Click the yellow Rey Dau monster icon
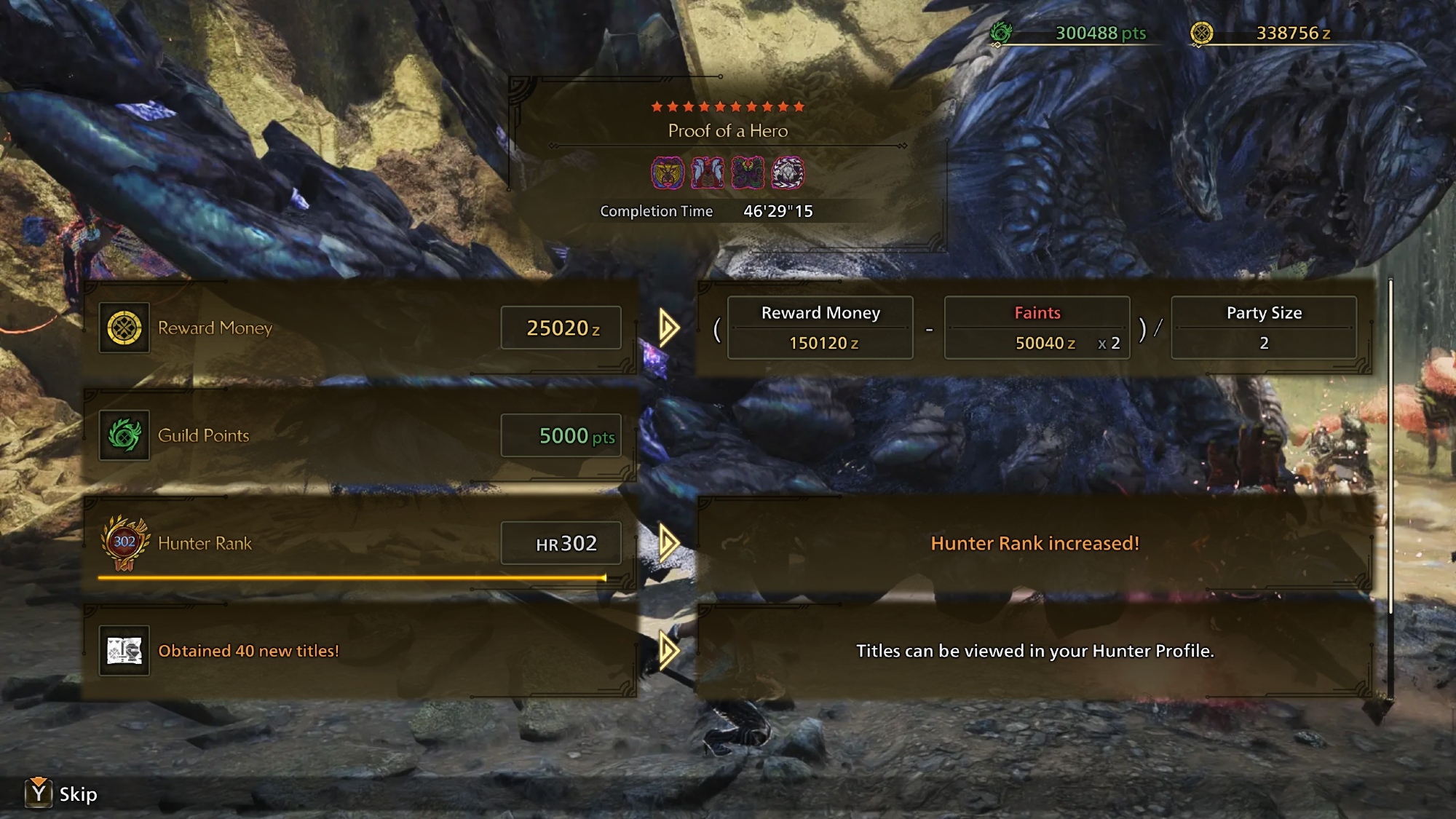This screenshot has height=819, width=1456. tap(668, 173)
